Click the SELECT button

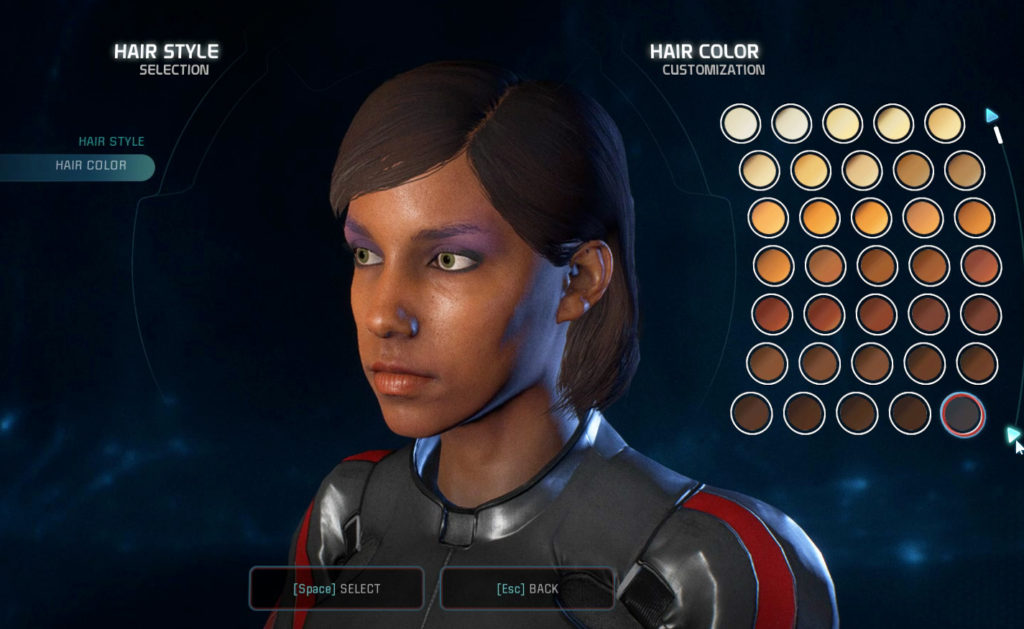click(x=336, y=589)
